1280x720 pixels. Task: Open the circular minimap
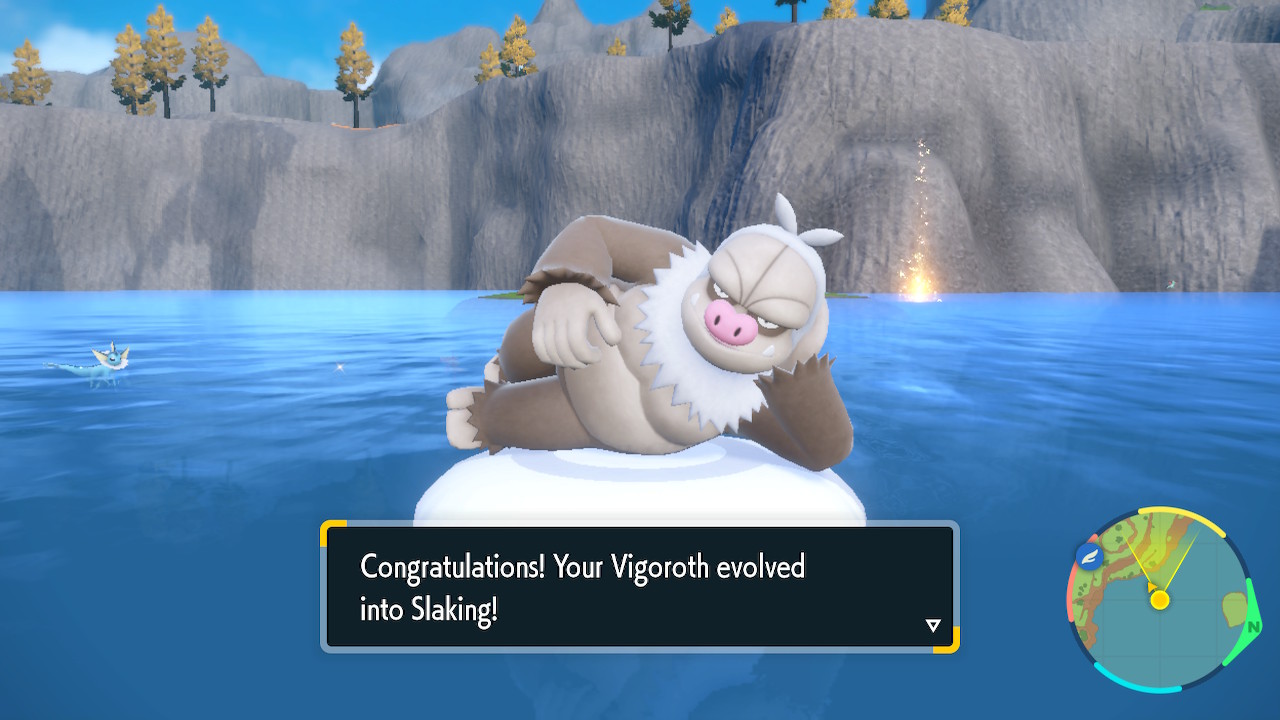click(x=1160, y=600)
